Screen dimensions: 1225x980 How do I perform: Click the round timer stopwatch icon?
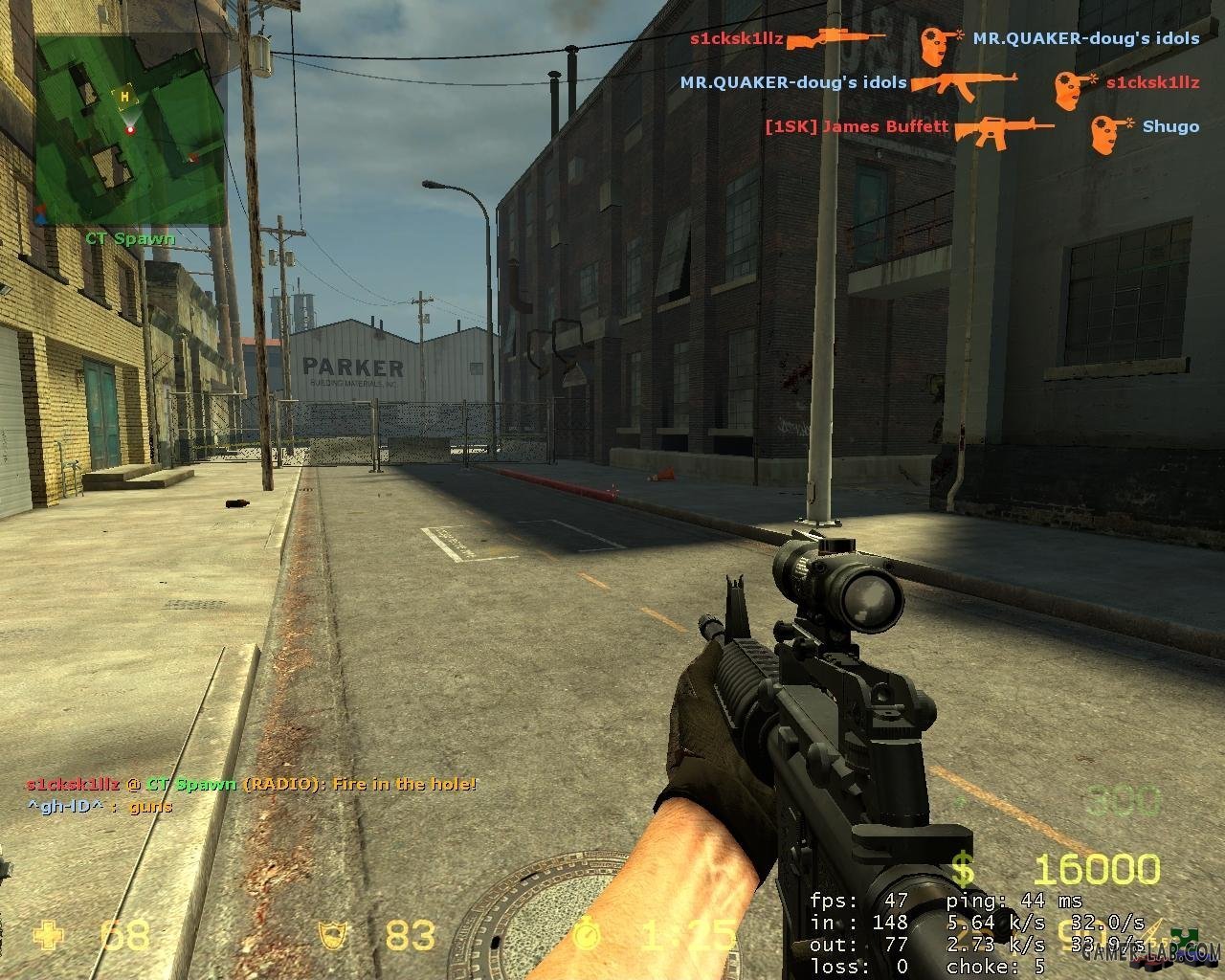(x=588, y=933)
